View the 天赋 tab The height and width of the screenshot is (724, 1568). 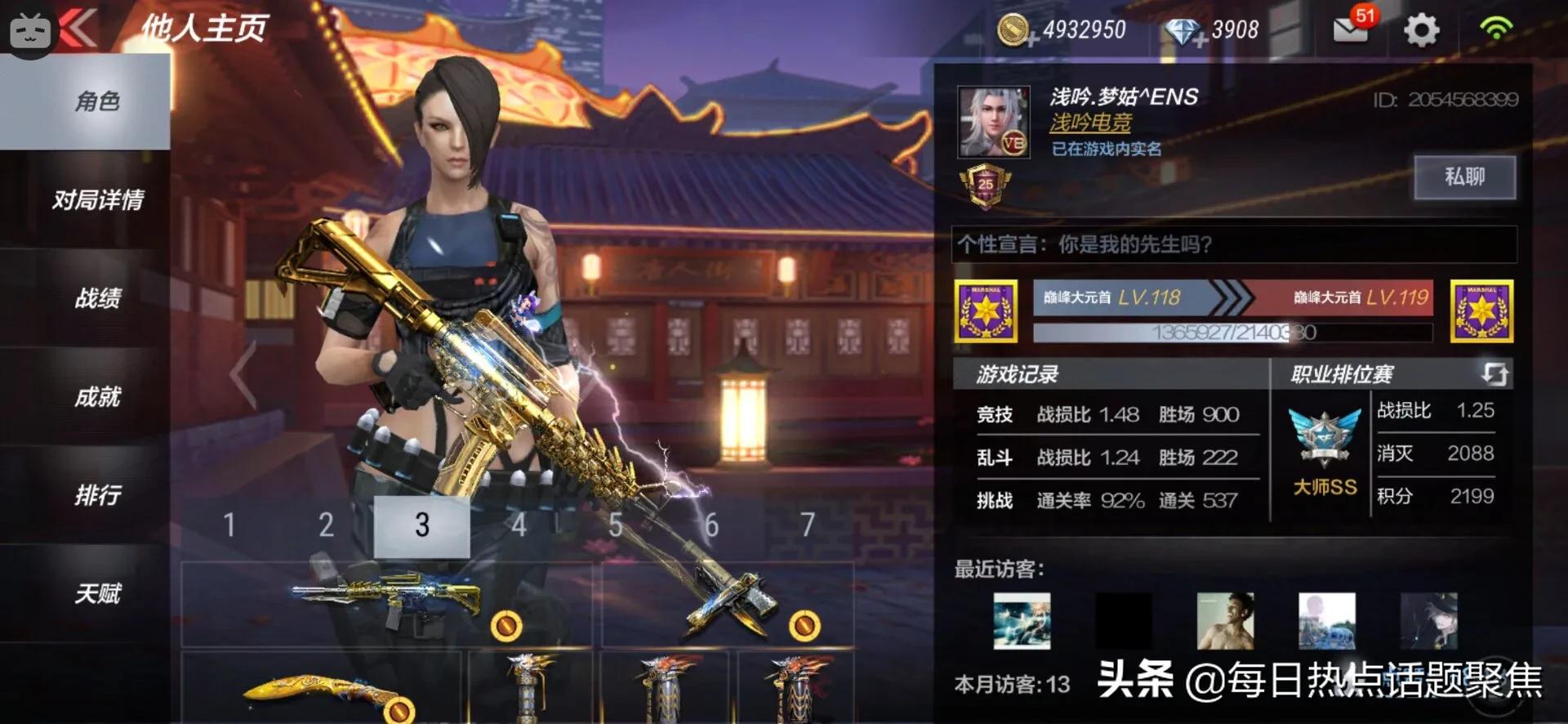(x=98, y=593)
